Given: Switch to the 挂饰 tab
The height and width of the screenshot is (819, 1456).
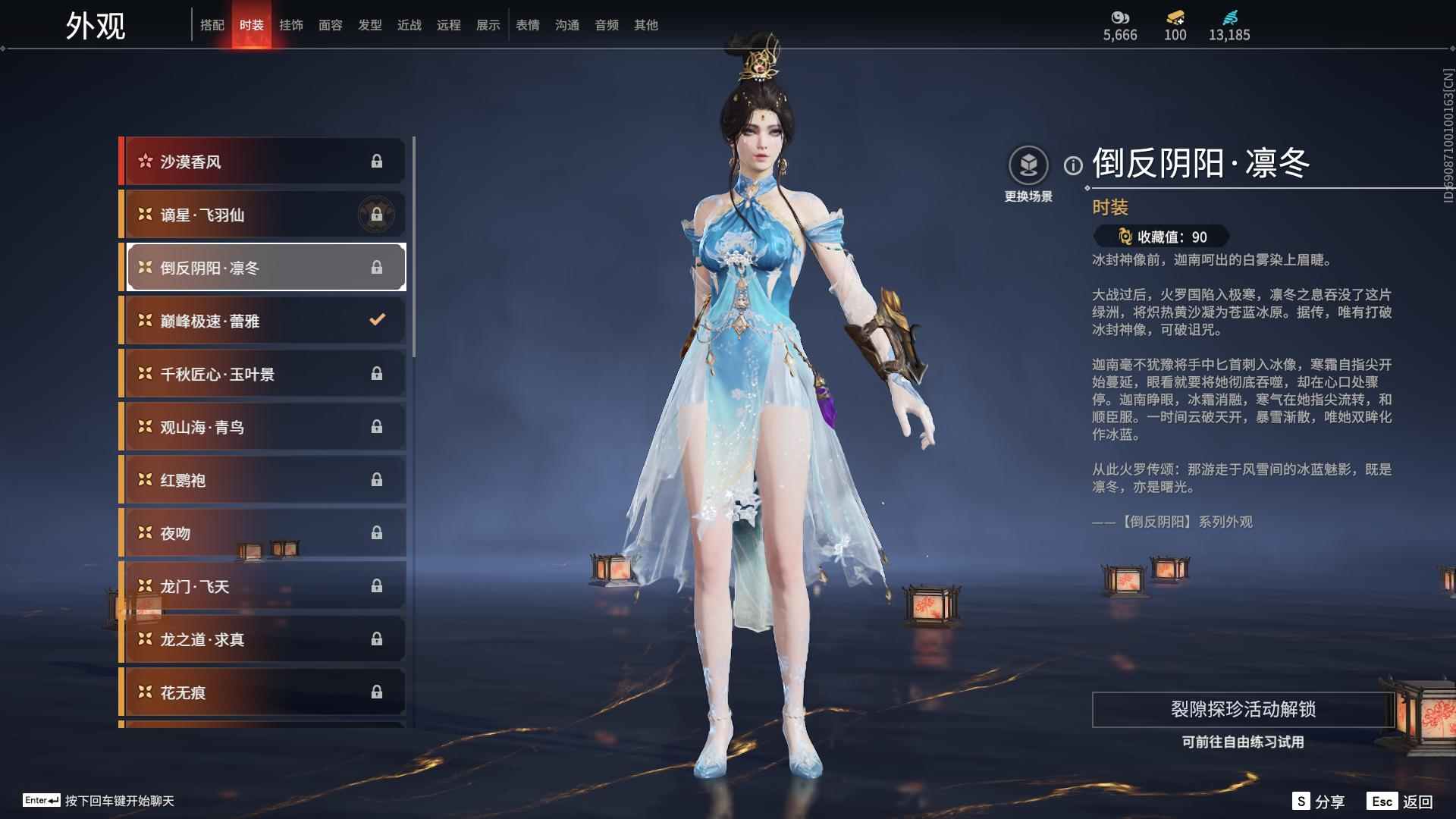Looking at the screenshot, I should pos(292,24).
